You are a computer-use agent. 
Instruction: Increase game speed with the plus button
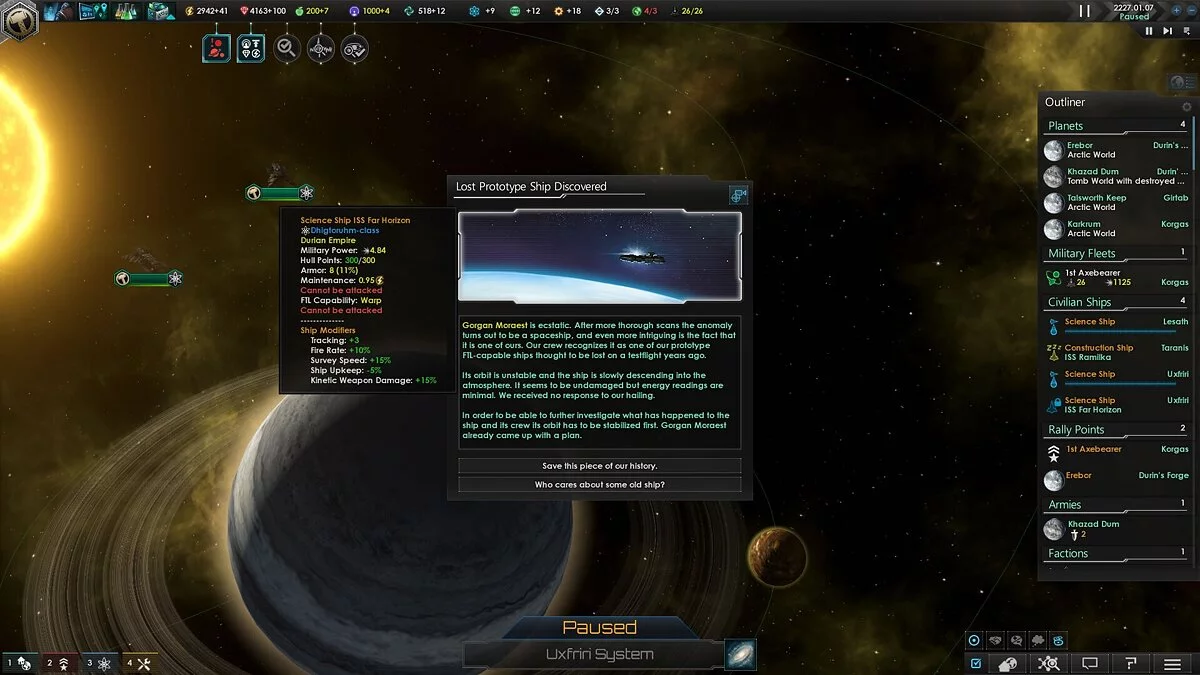point(1176,11)
